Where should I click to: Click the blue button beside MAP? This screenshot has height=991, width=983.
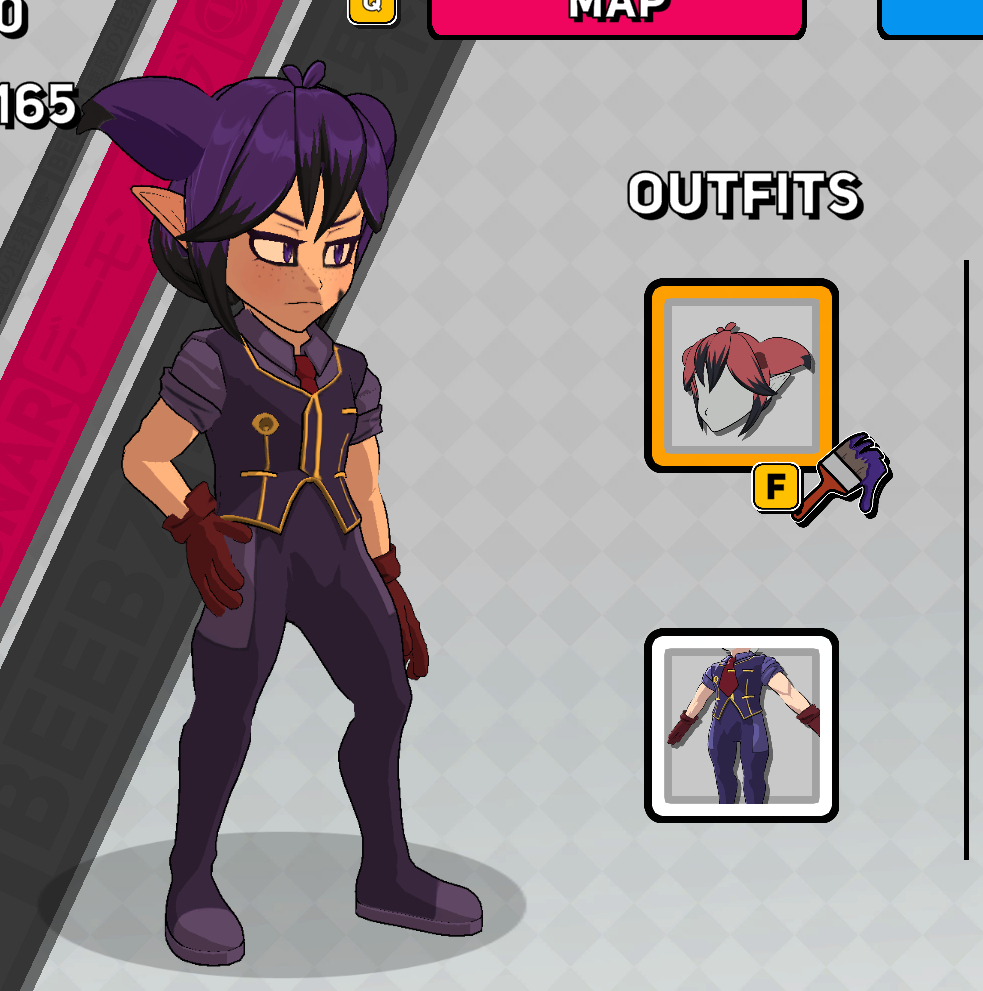[932, 16]
